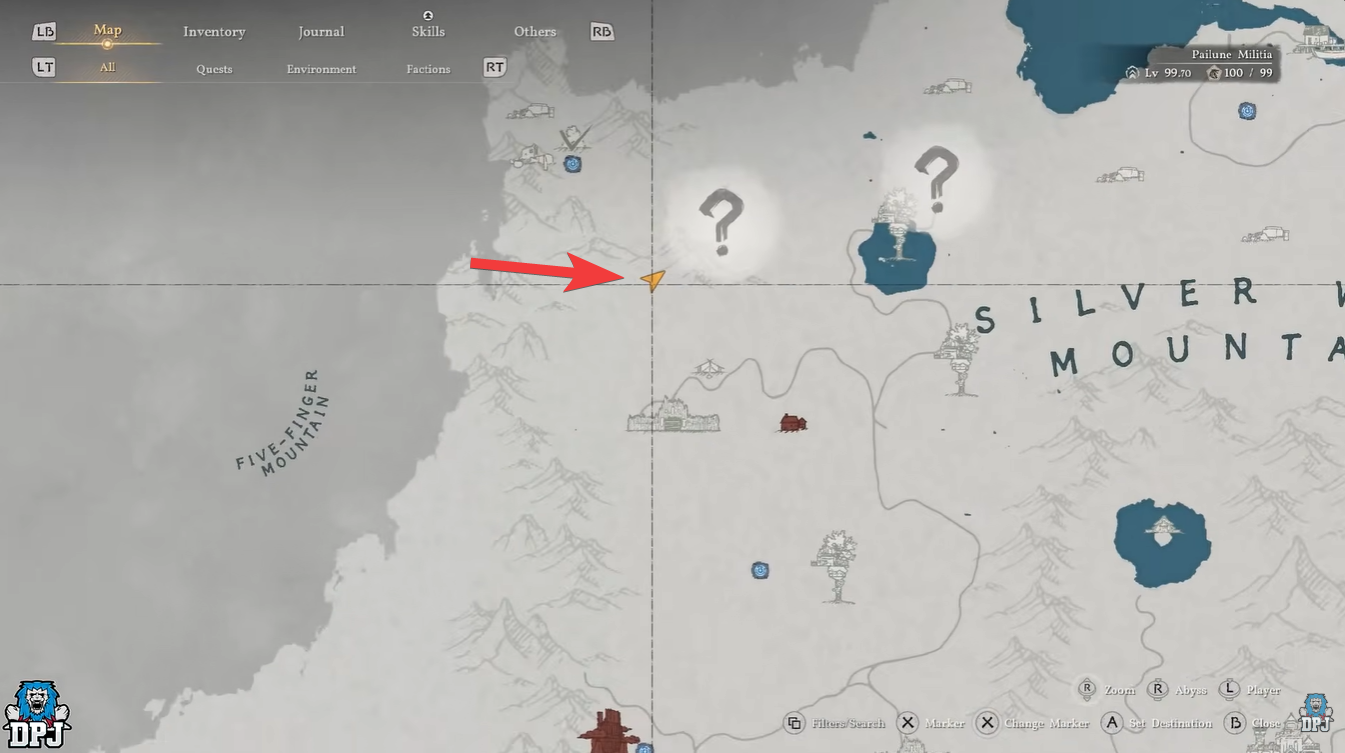Open the Inventory tab
Viewport: 1345px width, 753px height.
tap(213, 31)
